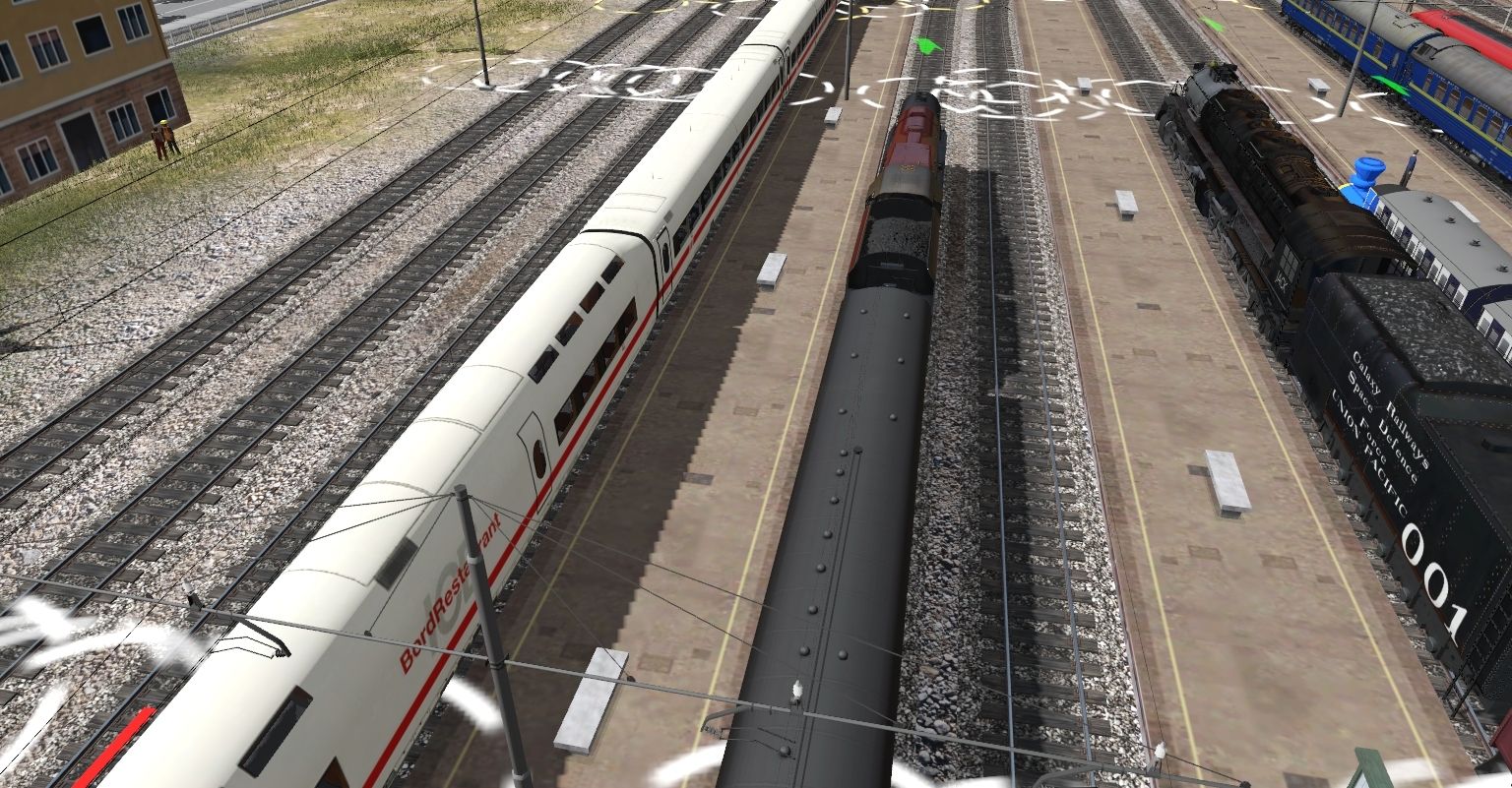
Task: Toggle the green junction arrow ahead of the red locomotive
Action: click(926, 44)
